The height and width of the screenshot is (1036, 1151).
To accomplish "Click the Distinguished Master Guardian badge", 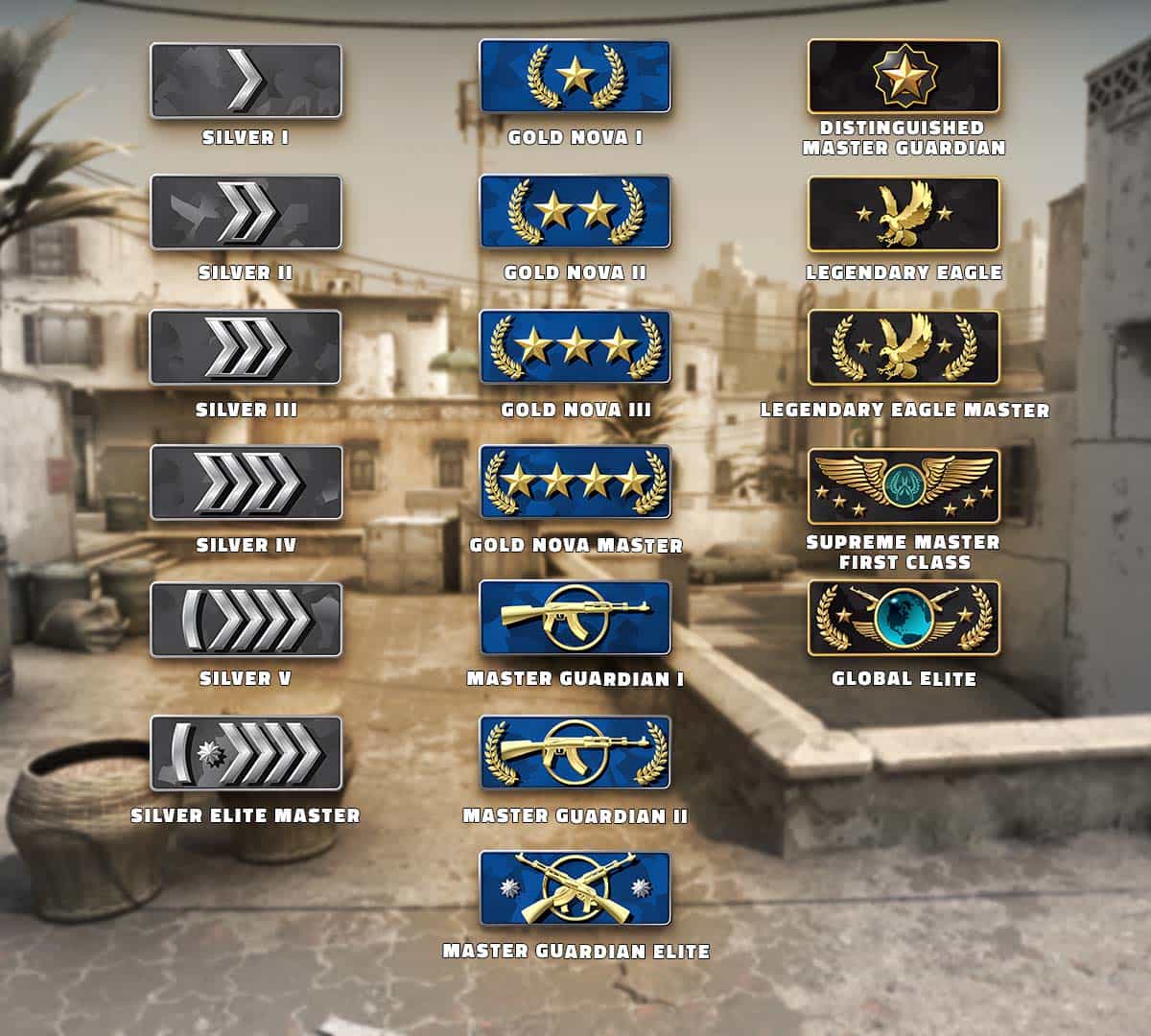I will click(x=904, y=77).
